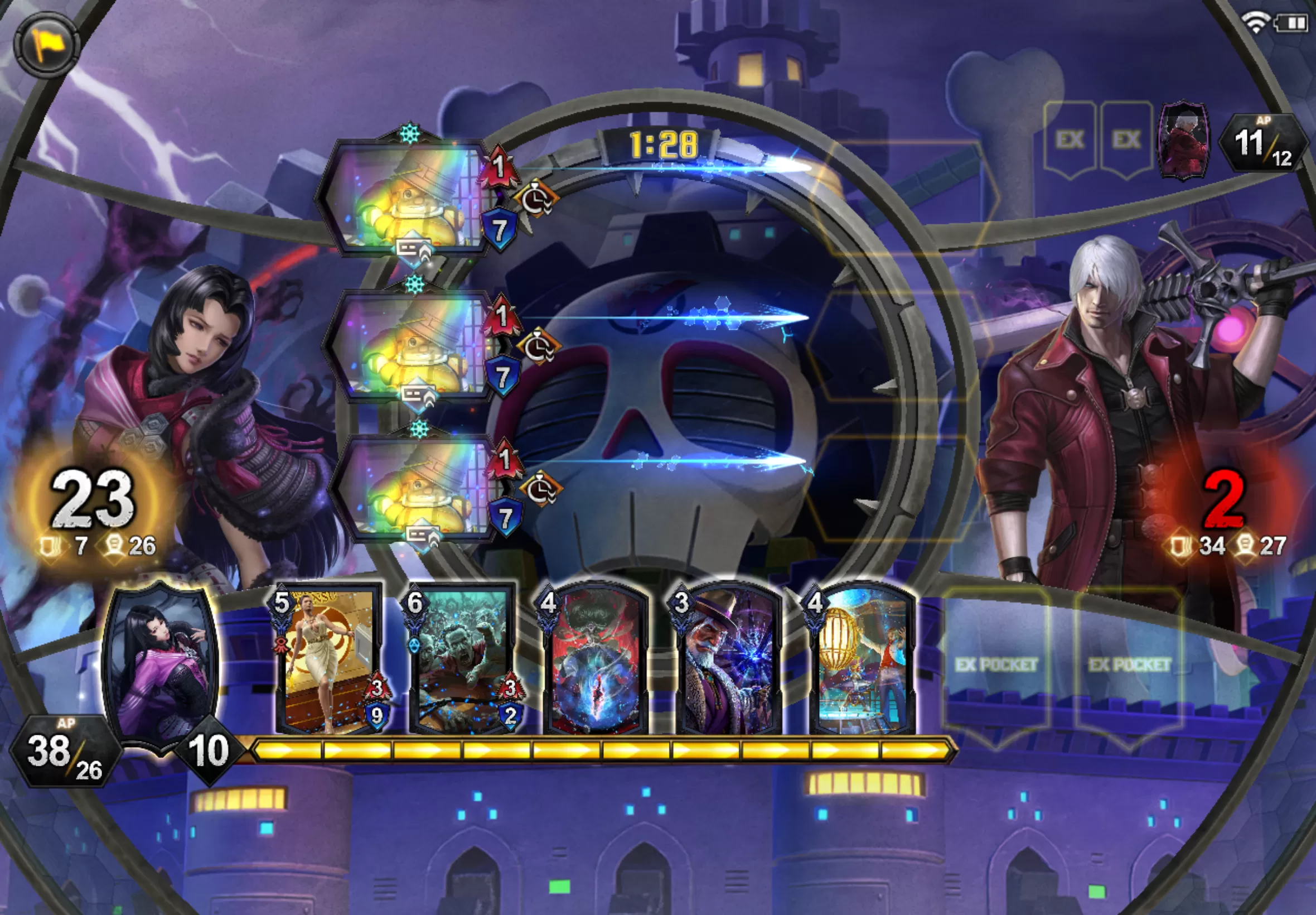
Task: Activate the Oichi hero art portrait
Action: click(x=161, y=665)
